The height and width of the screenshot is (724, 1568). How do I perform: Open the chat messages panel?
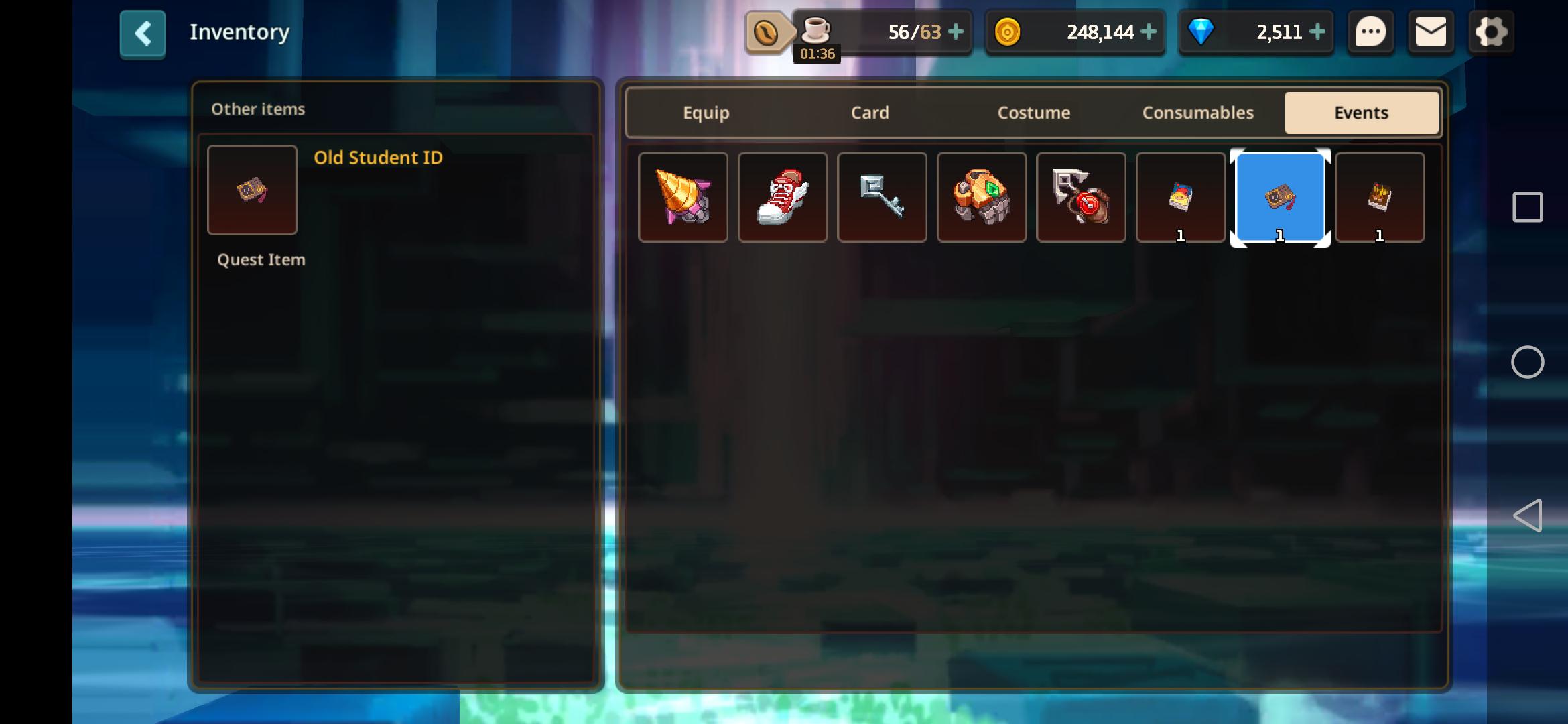(x=1371, y=32)
